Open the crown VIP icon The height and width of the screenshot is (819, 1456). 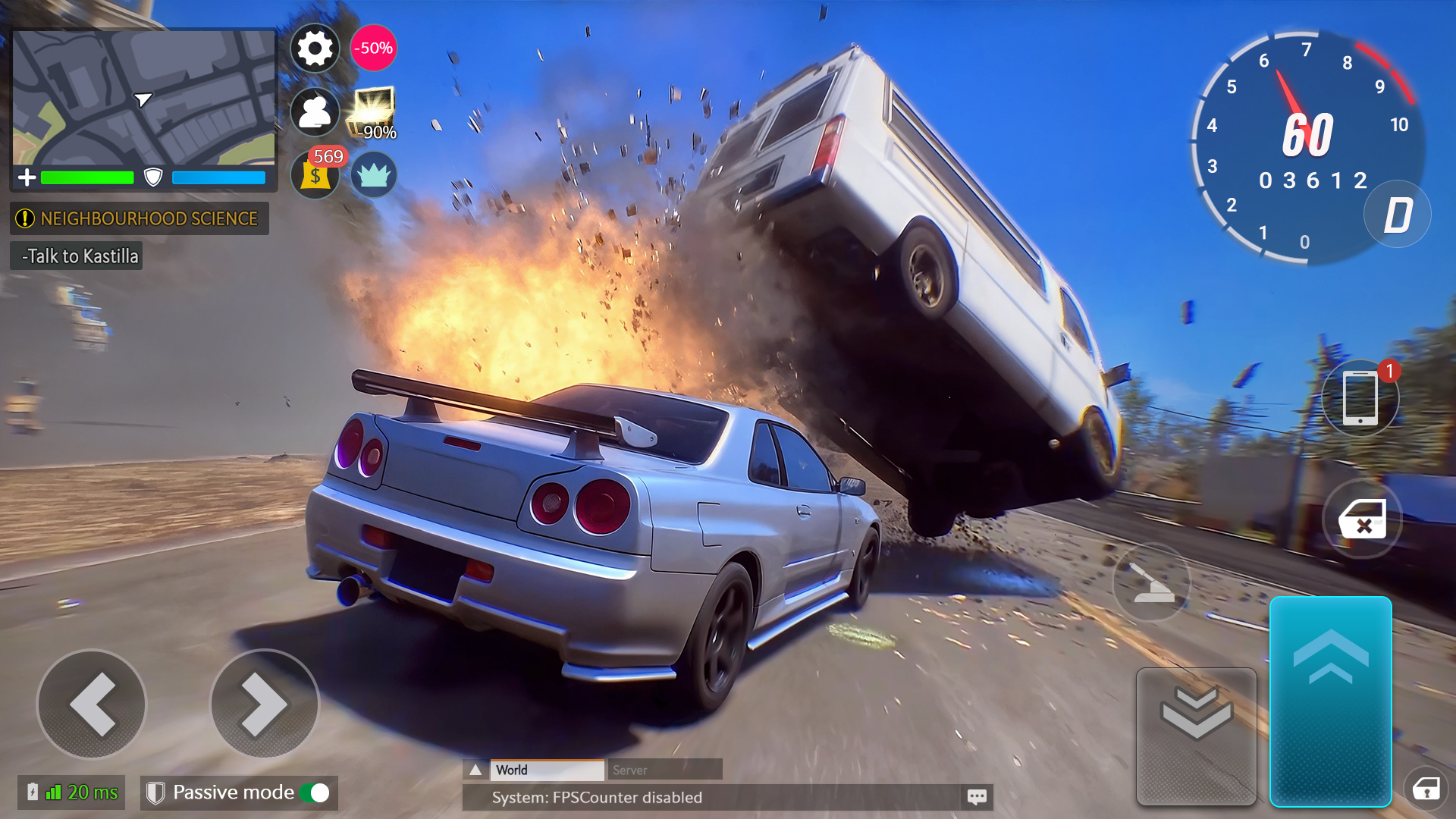pos(374,175)
